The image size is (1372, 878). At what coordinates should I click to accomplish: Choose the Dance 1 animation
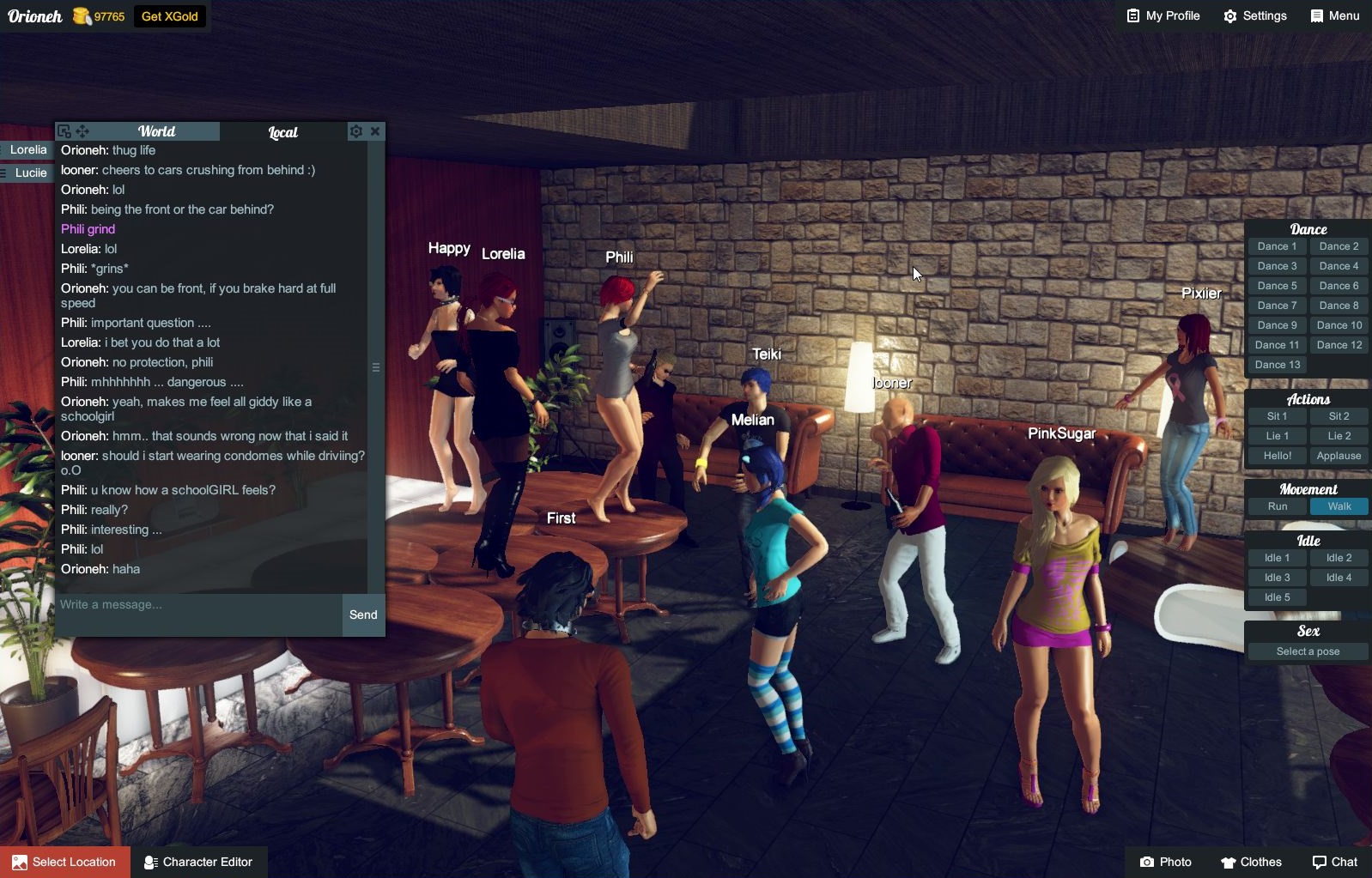click(1277, 246)
